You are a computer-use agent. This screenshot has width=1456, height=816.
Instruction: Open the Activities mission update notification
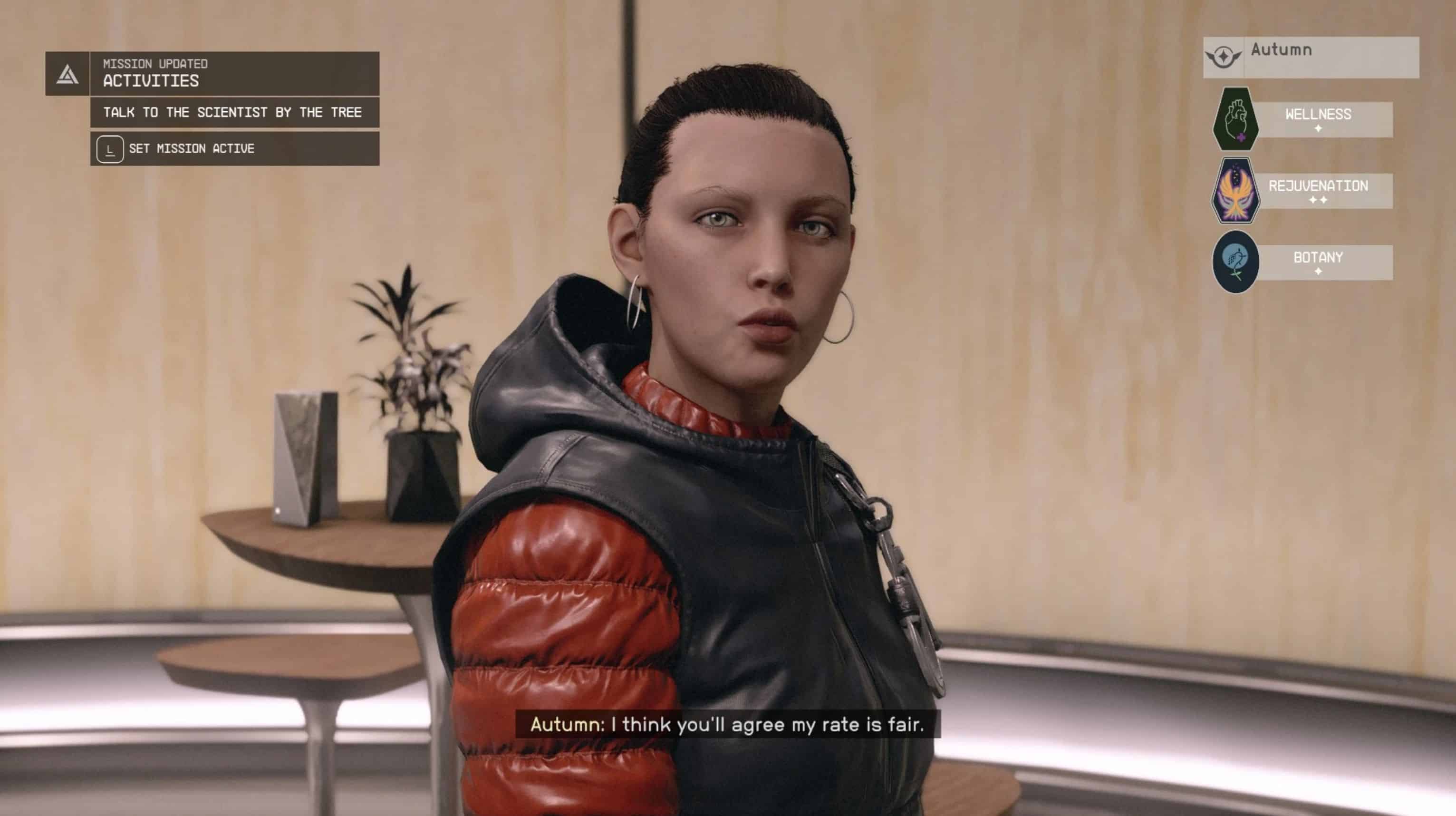point(234,74)
